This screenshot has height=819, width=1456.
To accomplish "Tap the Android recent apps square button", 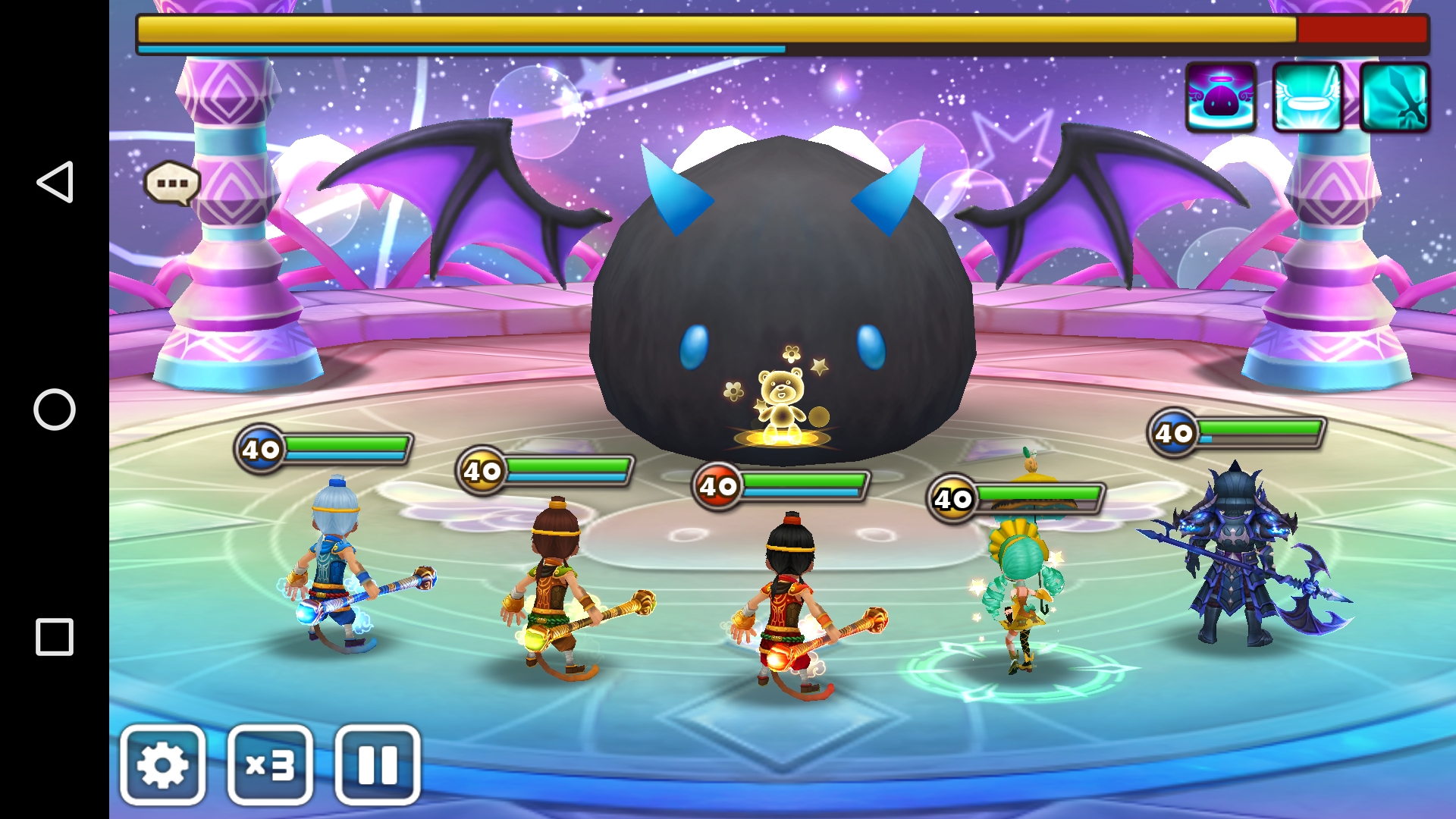I will tap(55, 637).
